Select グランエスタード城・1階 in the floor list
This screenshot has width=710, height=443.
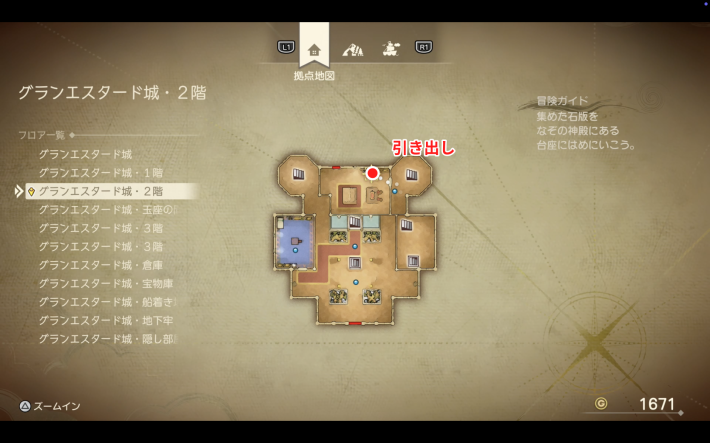(x=100, y=172)
